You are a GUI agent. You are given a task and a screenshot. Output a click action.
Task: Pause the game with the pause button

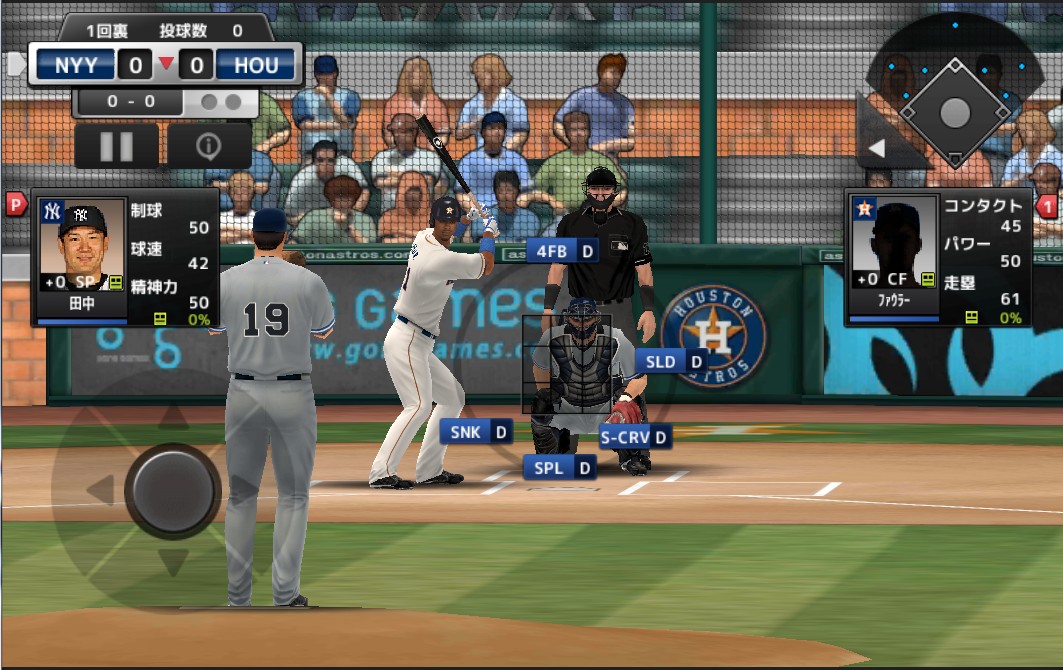click(116, 146)
